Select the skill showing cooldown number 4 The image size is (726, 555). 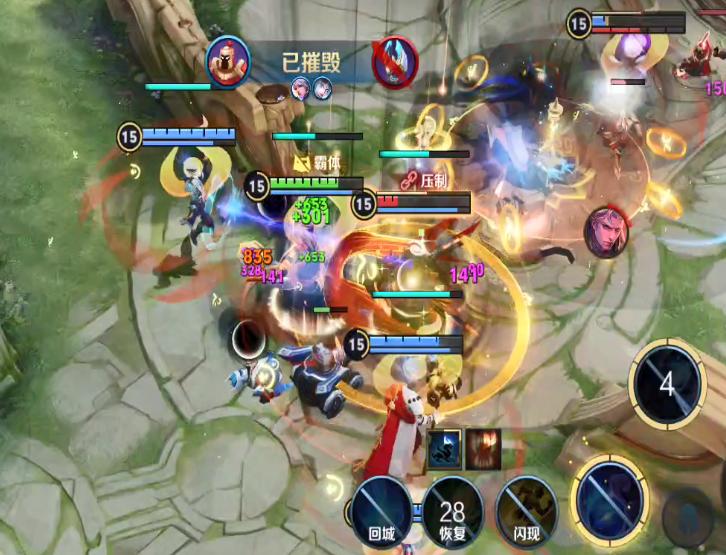click(x=667, y=385)
